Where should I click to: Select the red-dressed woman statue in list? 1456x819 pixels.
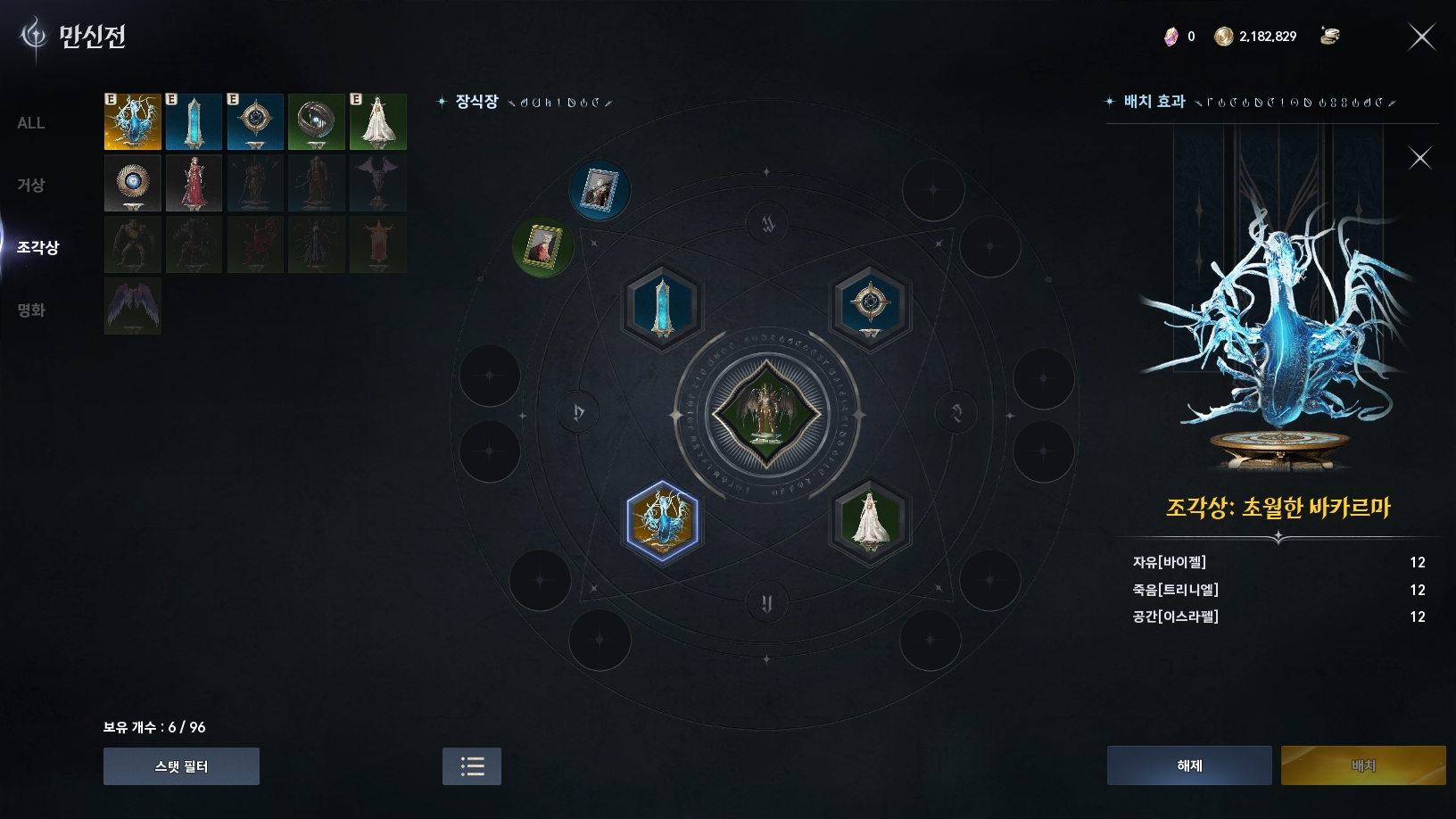point(194,183)
